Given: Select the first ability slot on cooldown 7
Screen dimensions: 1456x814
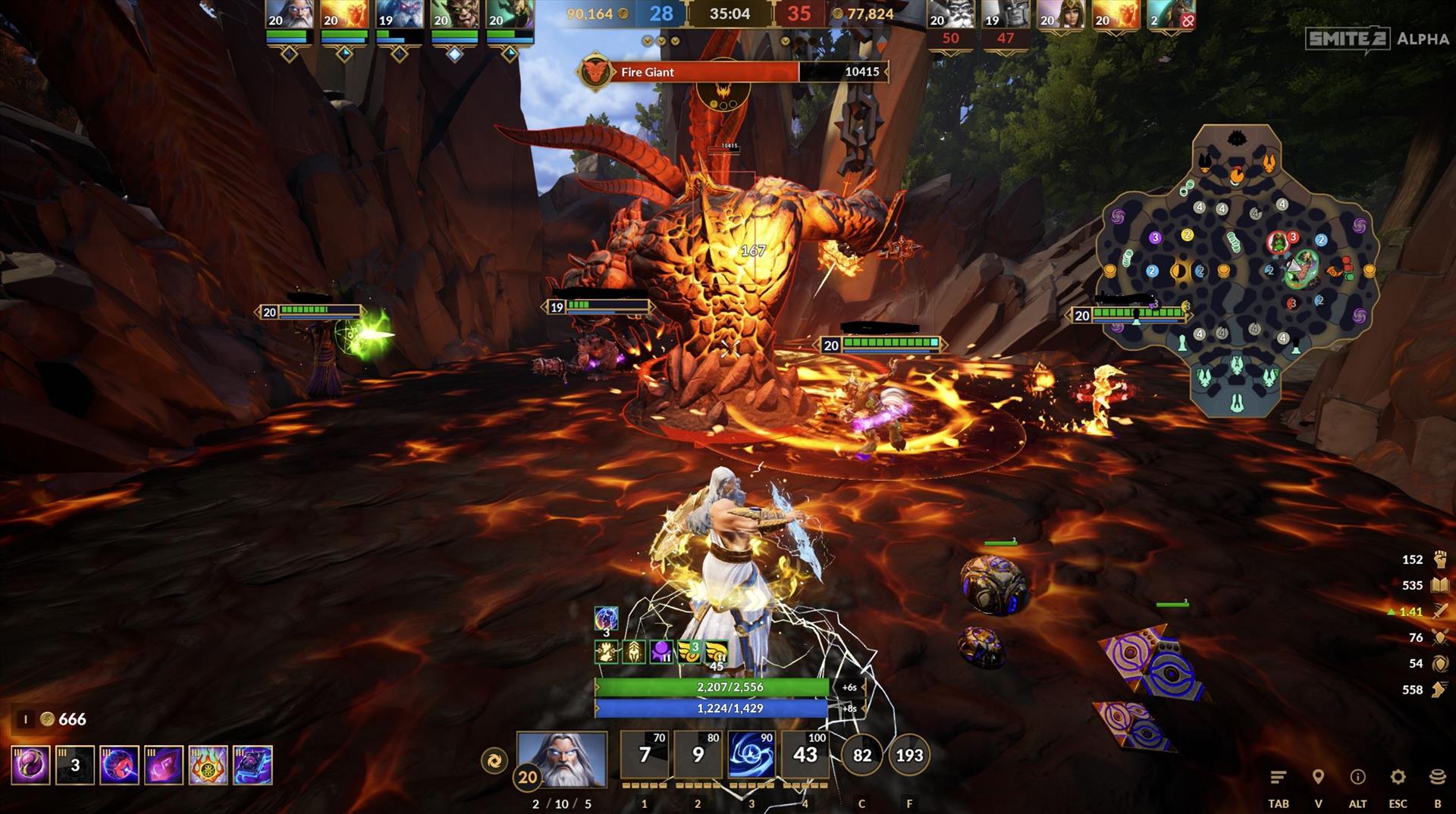Looking at the screenshot, I should coord(645,755).
